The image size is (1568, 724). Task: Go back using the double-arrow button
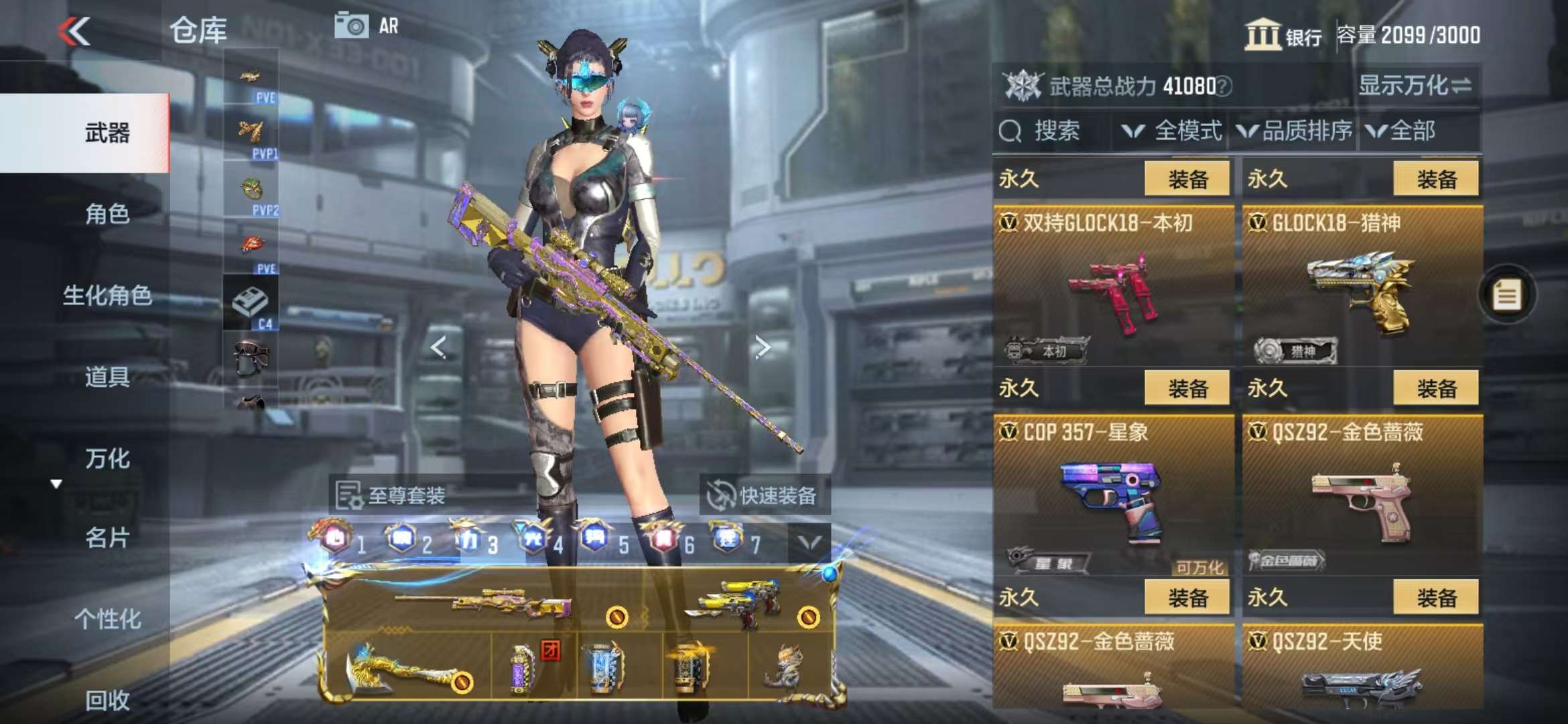point(74,32)
